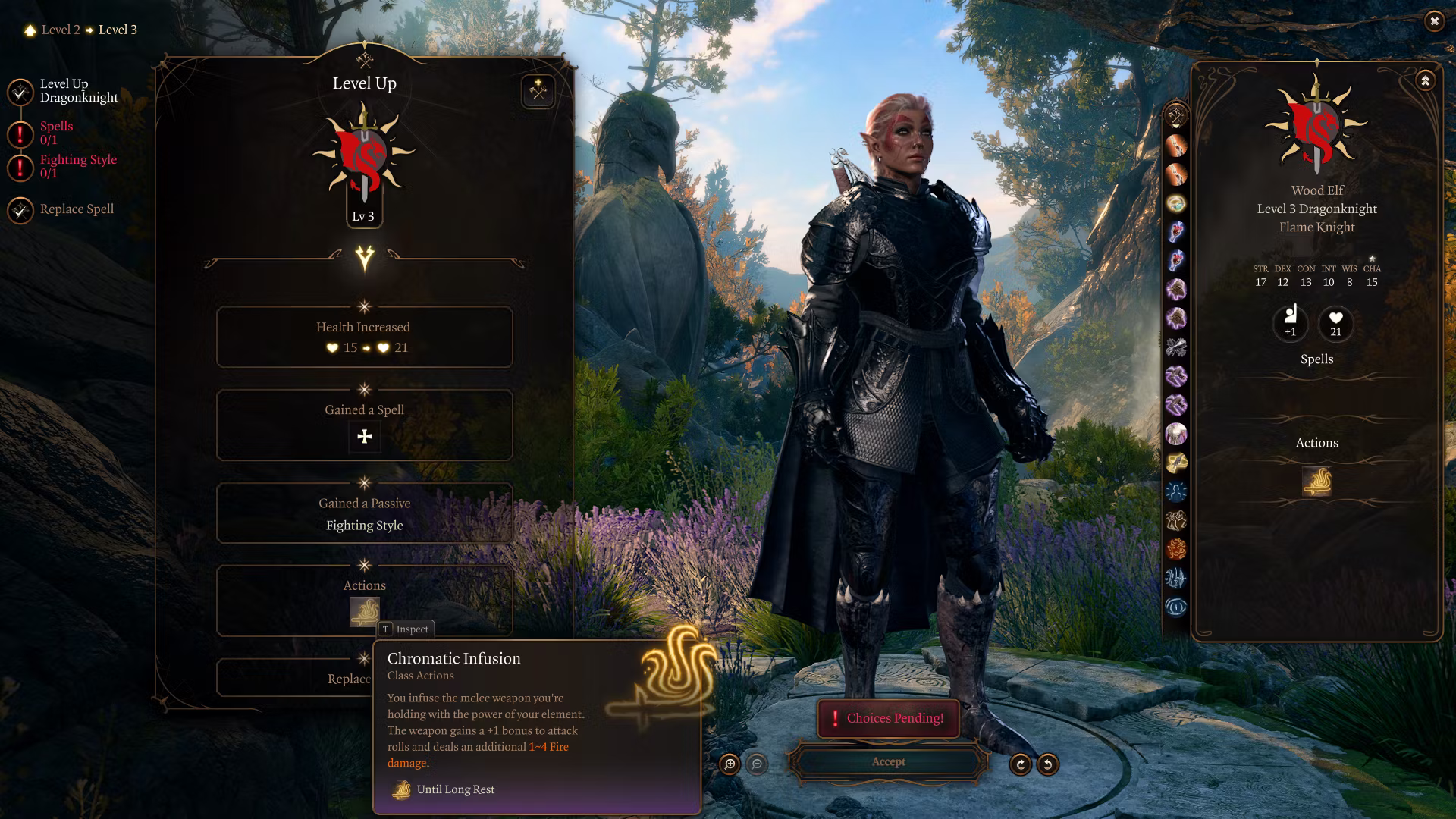Click the Level 2 breadcrumb
1456x819 pixels.
(x=60, y=30)
